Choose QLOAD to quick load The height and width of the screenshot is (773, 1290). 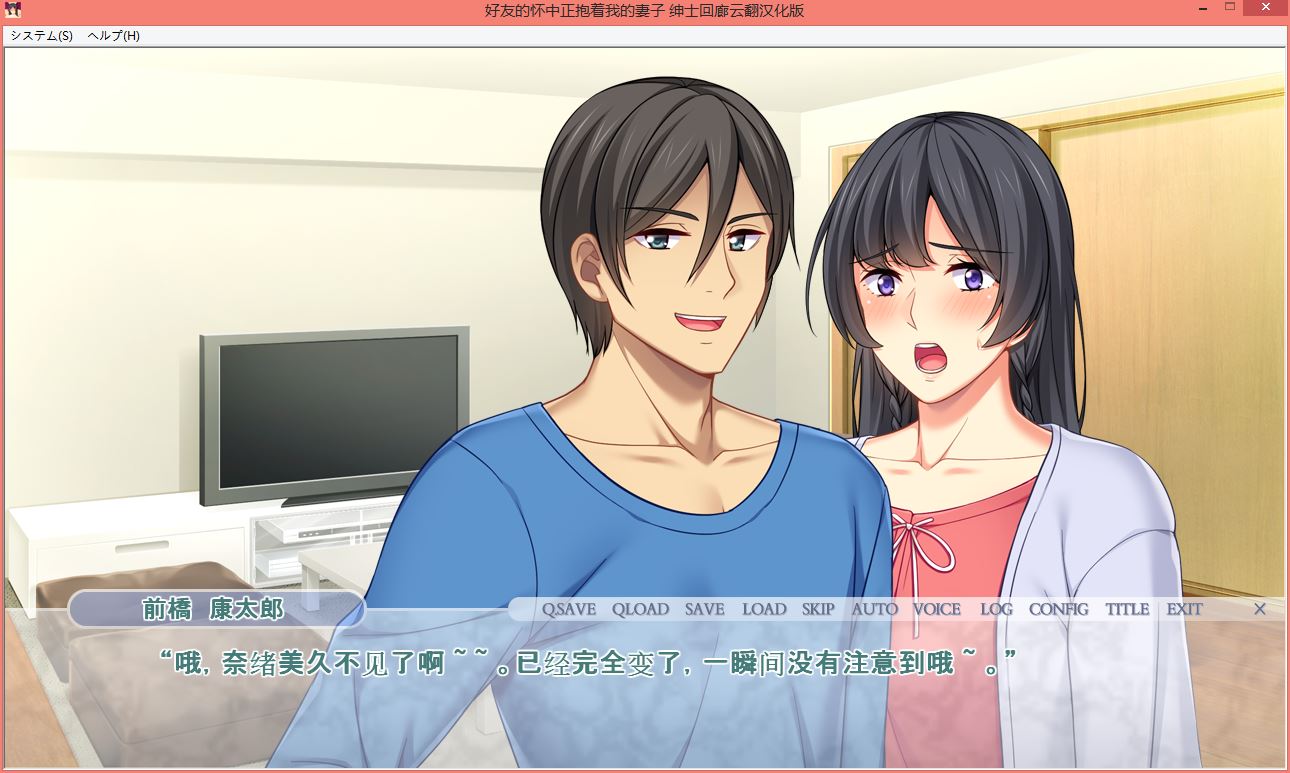coord(640,609)
